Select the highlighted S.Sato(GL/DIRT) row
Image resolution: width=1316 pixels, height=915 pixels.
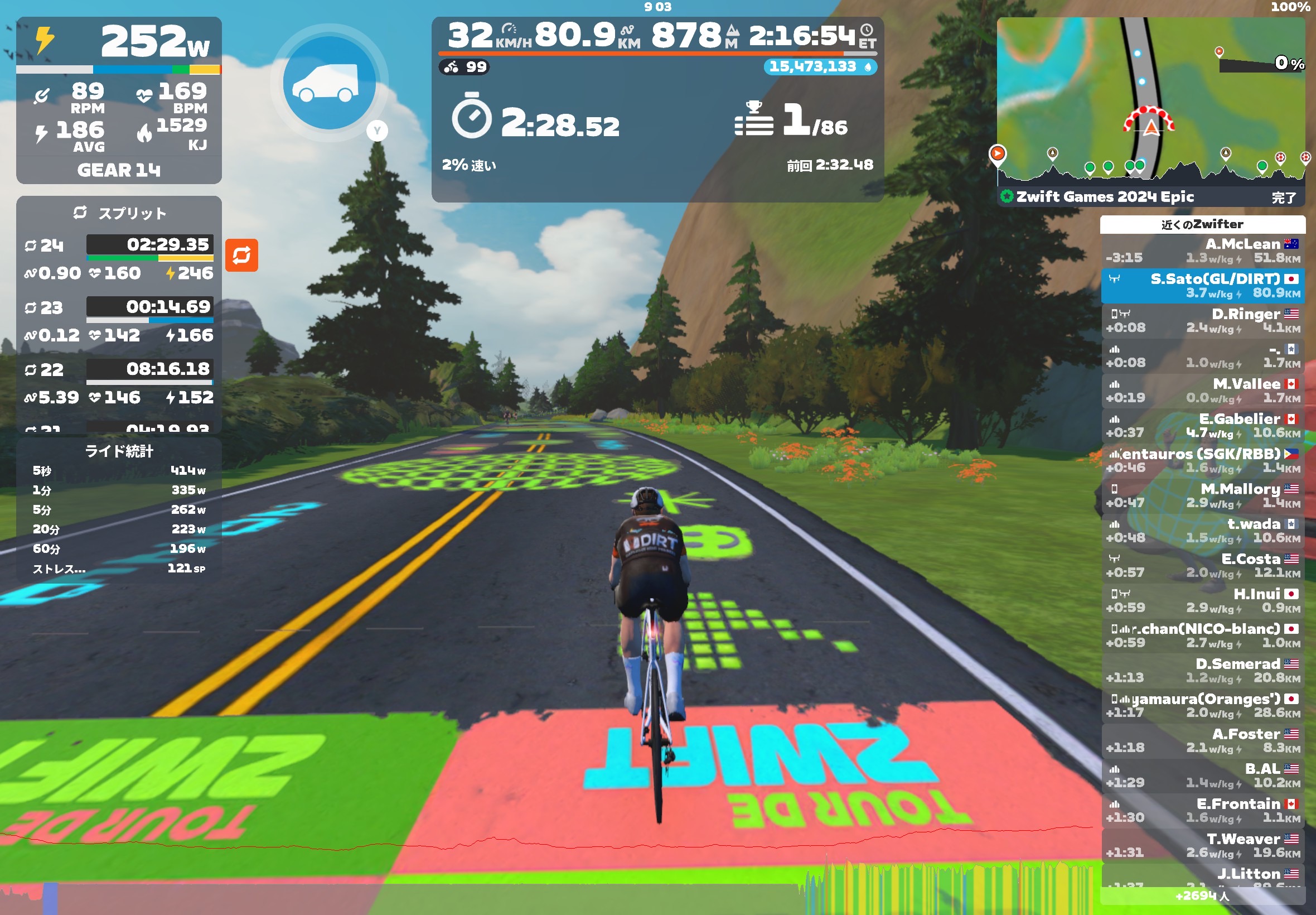[x=1202, y=286]
